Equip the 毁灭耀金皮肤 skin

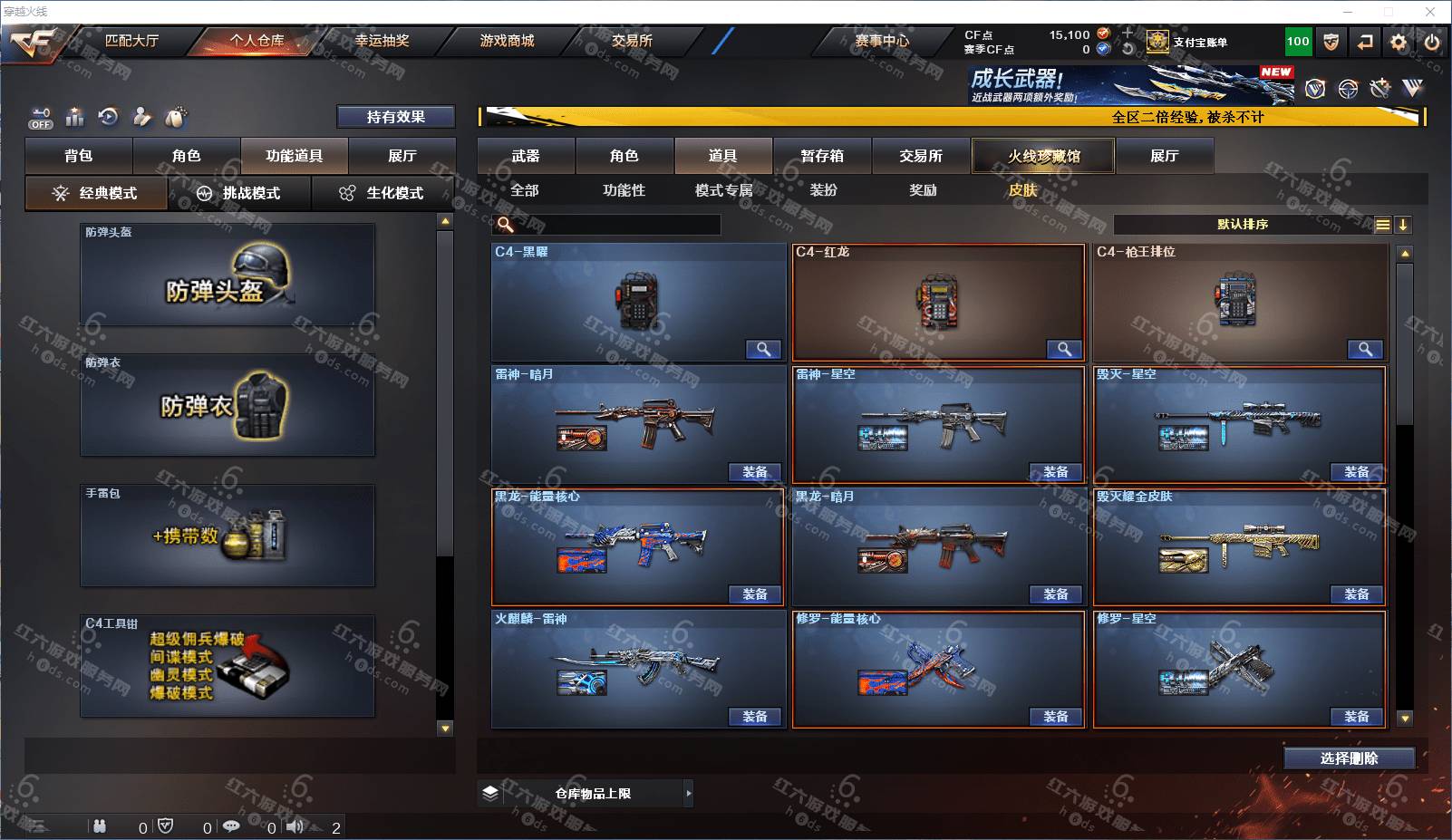click(1356, 594)
